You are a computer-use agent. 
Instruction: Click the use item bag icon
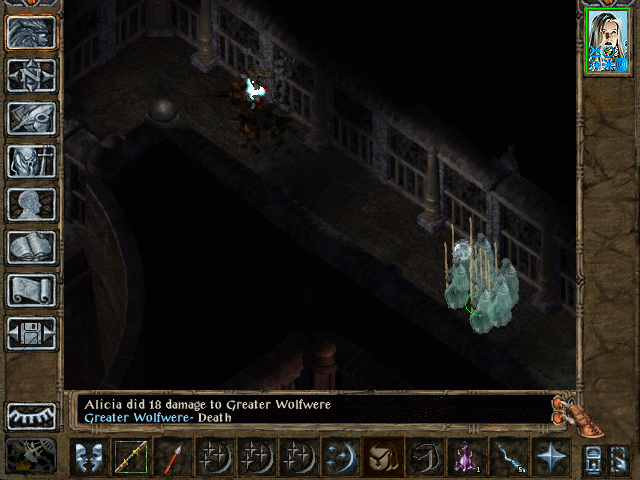click(x=382, y=457)
